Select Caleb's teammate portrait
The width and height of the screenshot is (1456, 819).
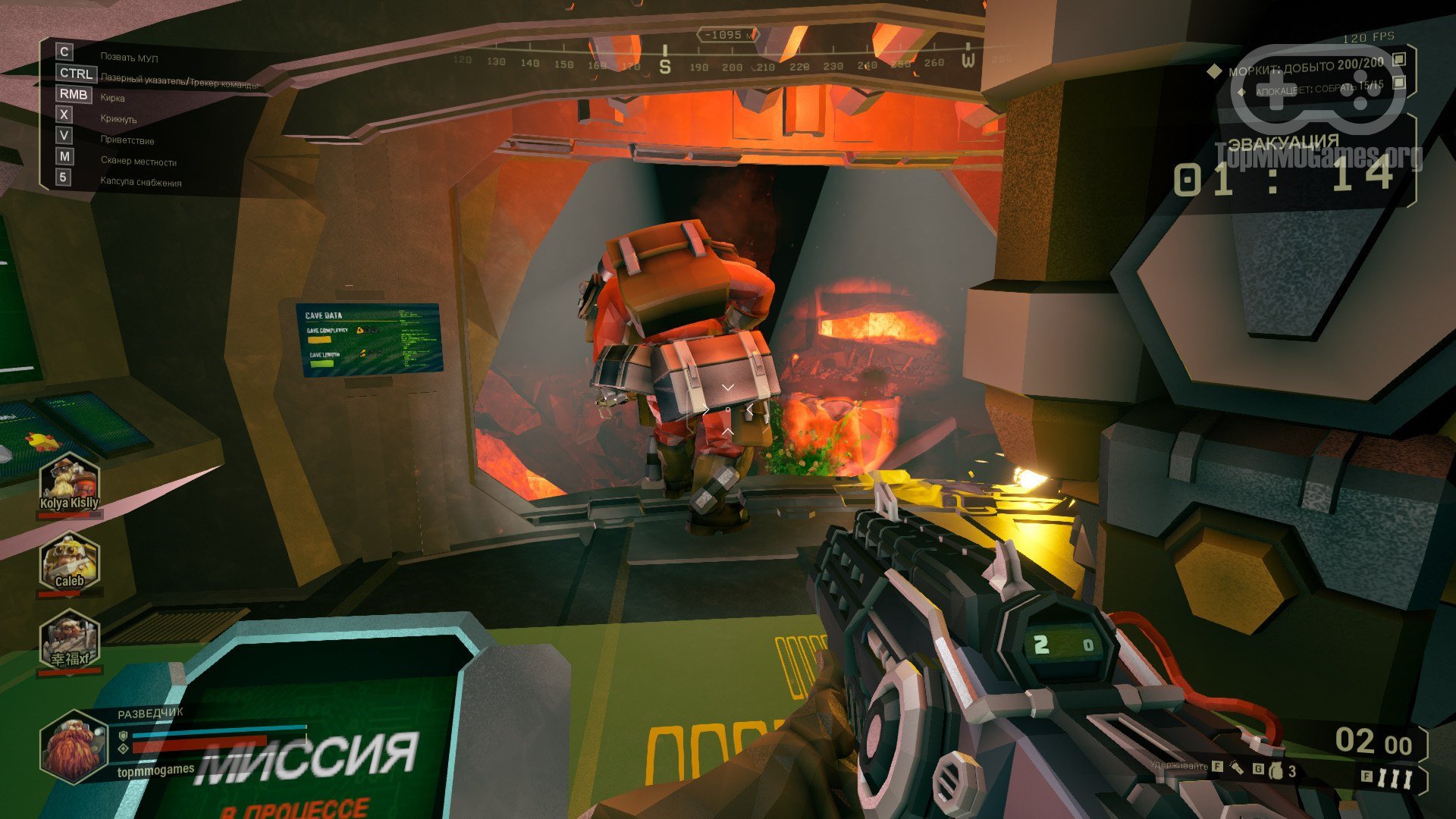click(x=69, y=562)
